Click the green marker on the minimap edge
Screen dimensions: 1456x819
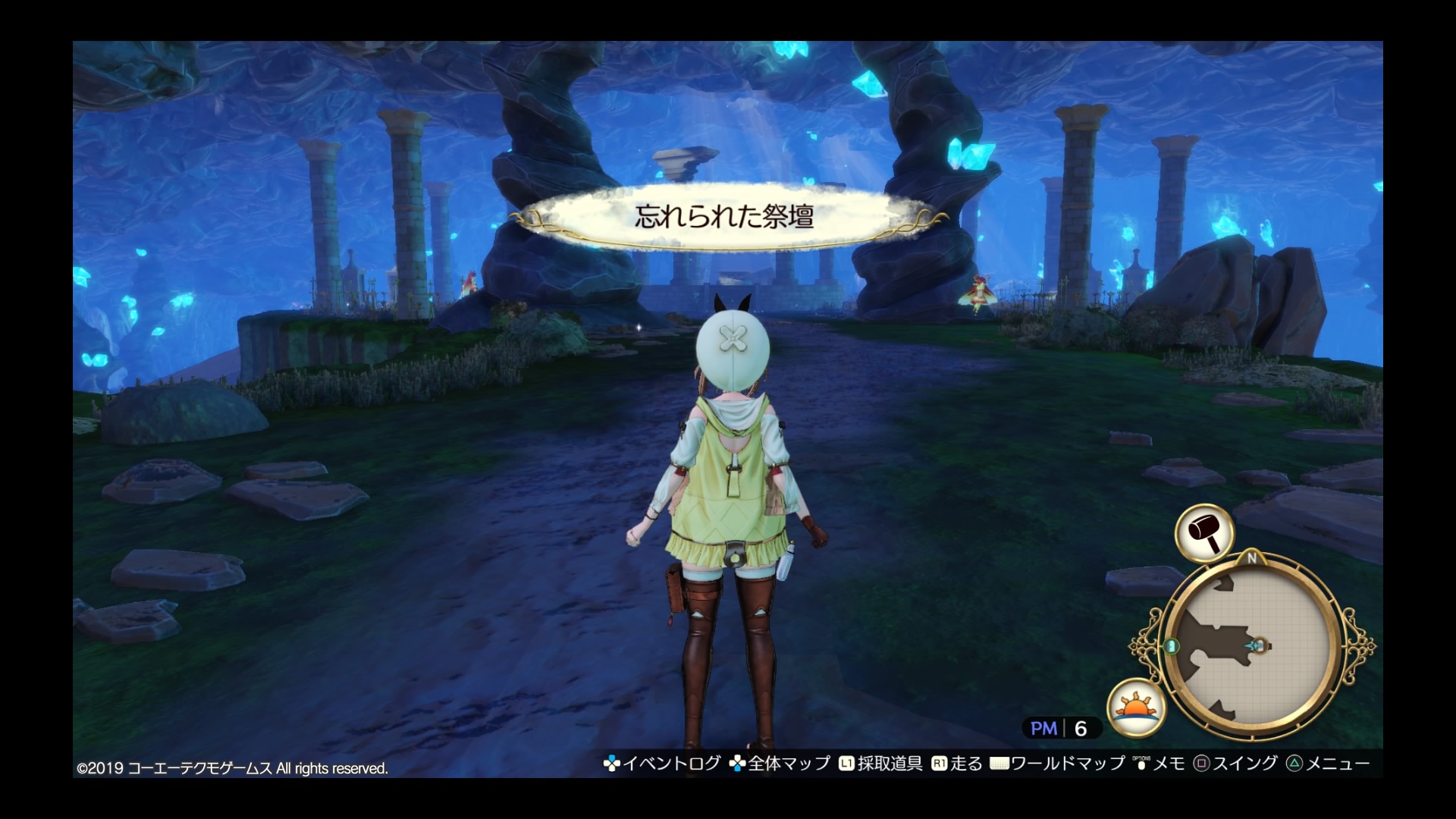1172,647
